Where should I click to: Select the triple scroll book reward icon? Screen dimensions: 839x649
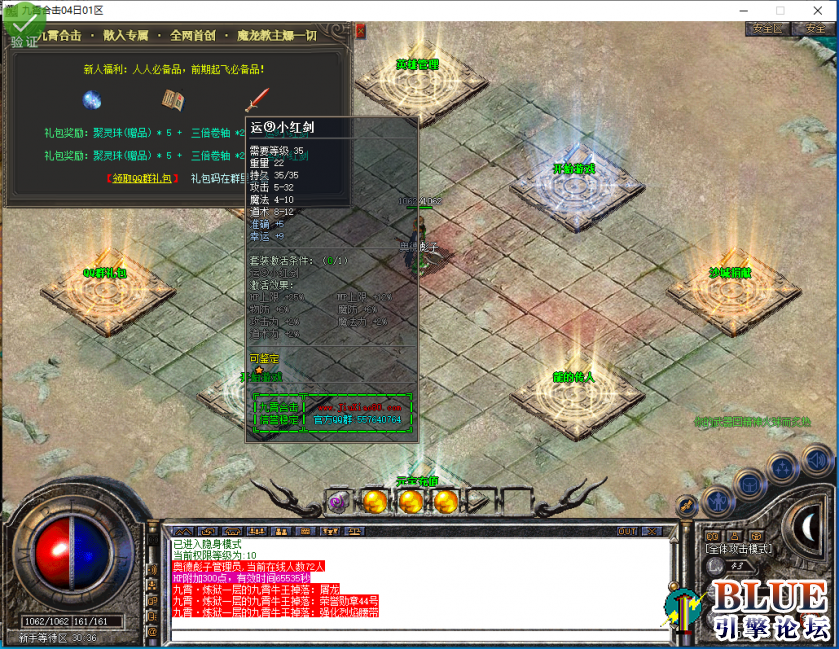174,100
